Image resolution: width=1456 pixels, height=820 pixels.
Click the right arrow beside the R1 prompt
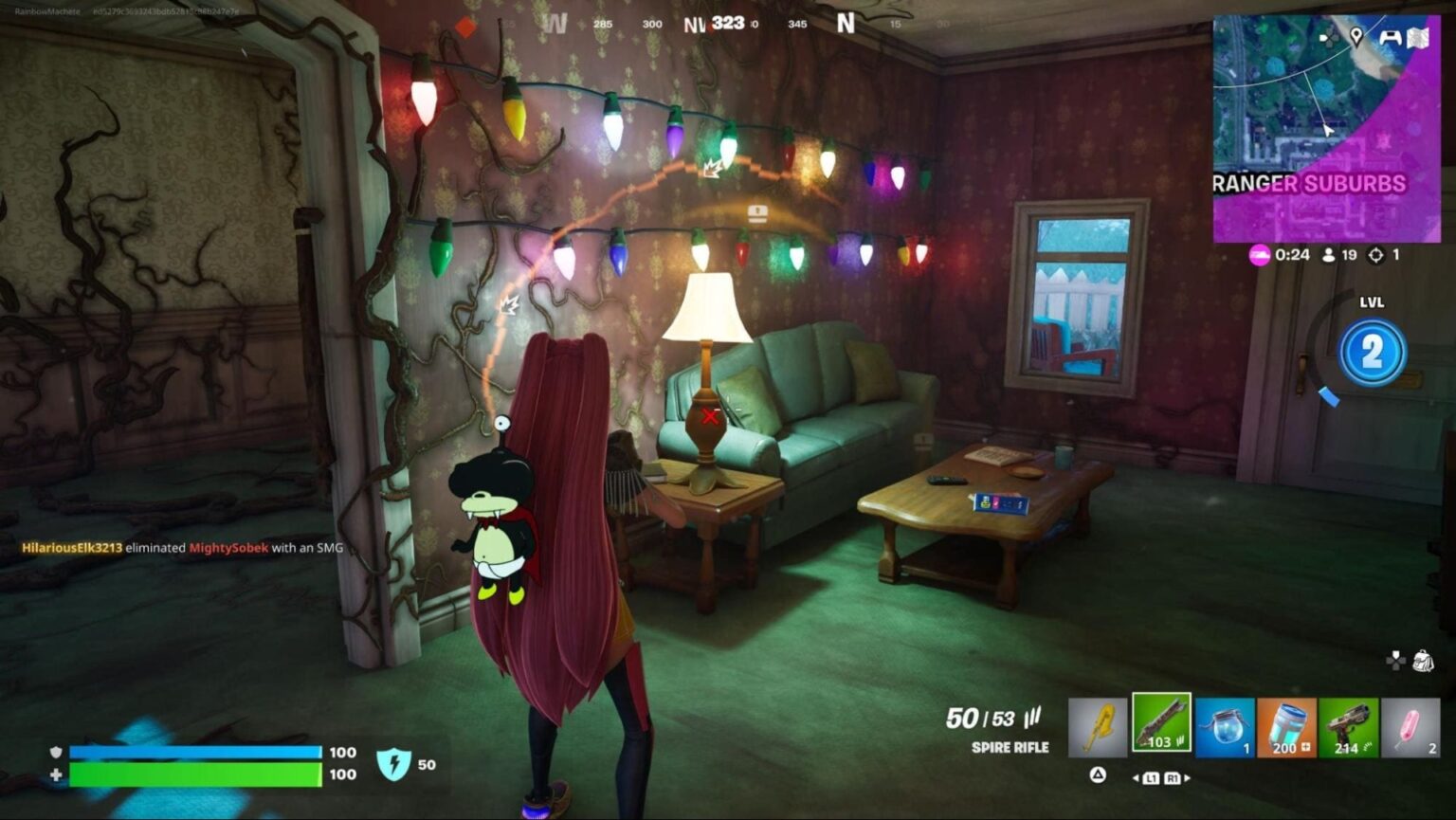[1187, 777]
